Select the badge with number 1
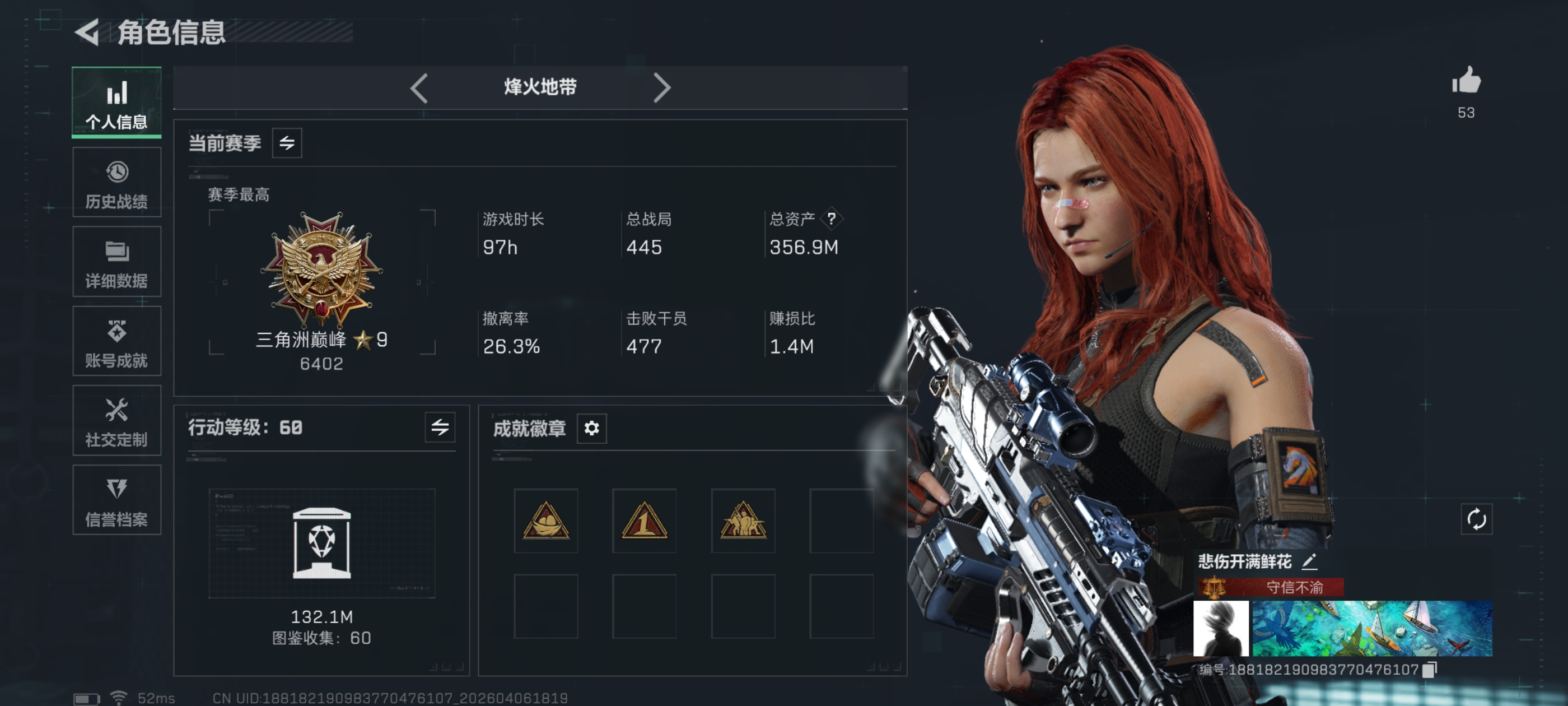 tap(644, 521)
